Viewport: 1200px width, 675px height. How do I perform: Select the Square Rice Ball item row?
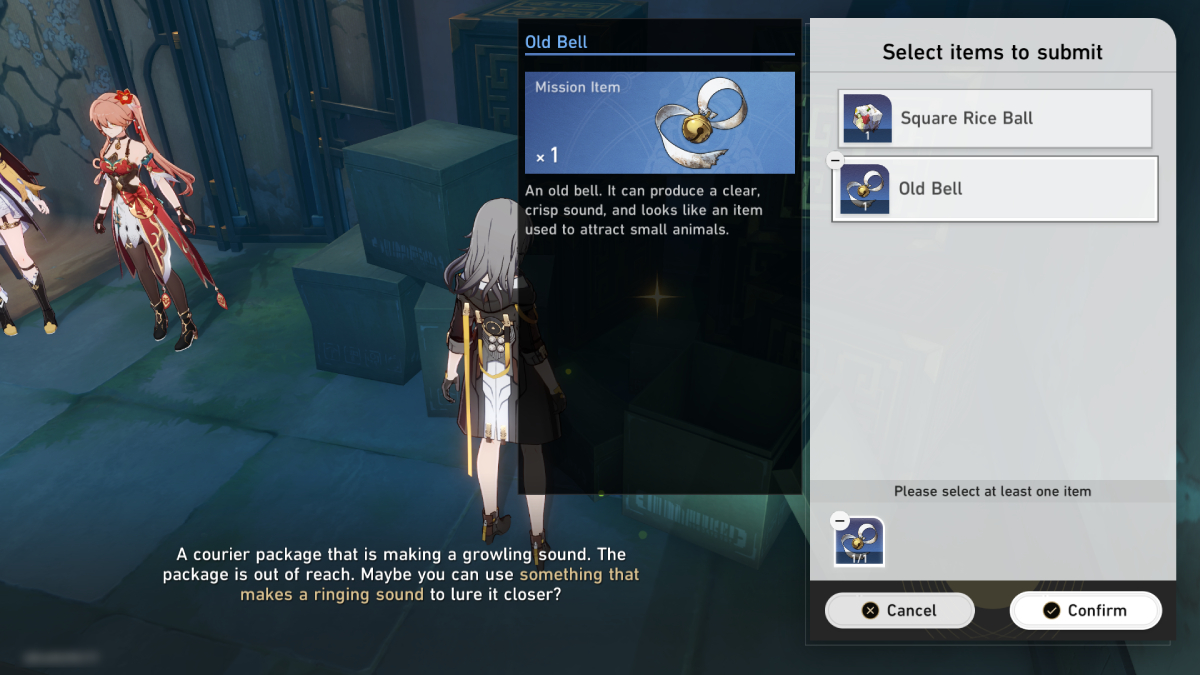995,119
